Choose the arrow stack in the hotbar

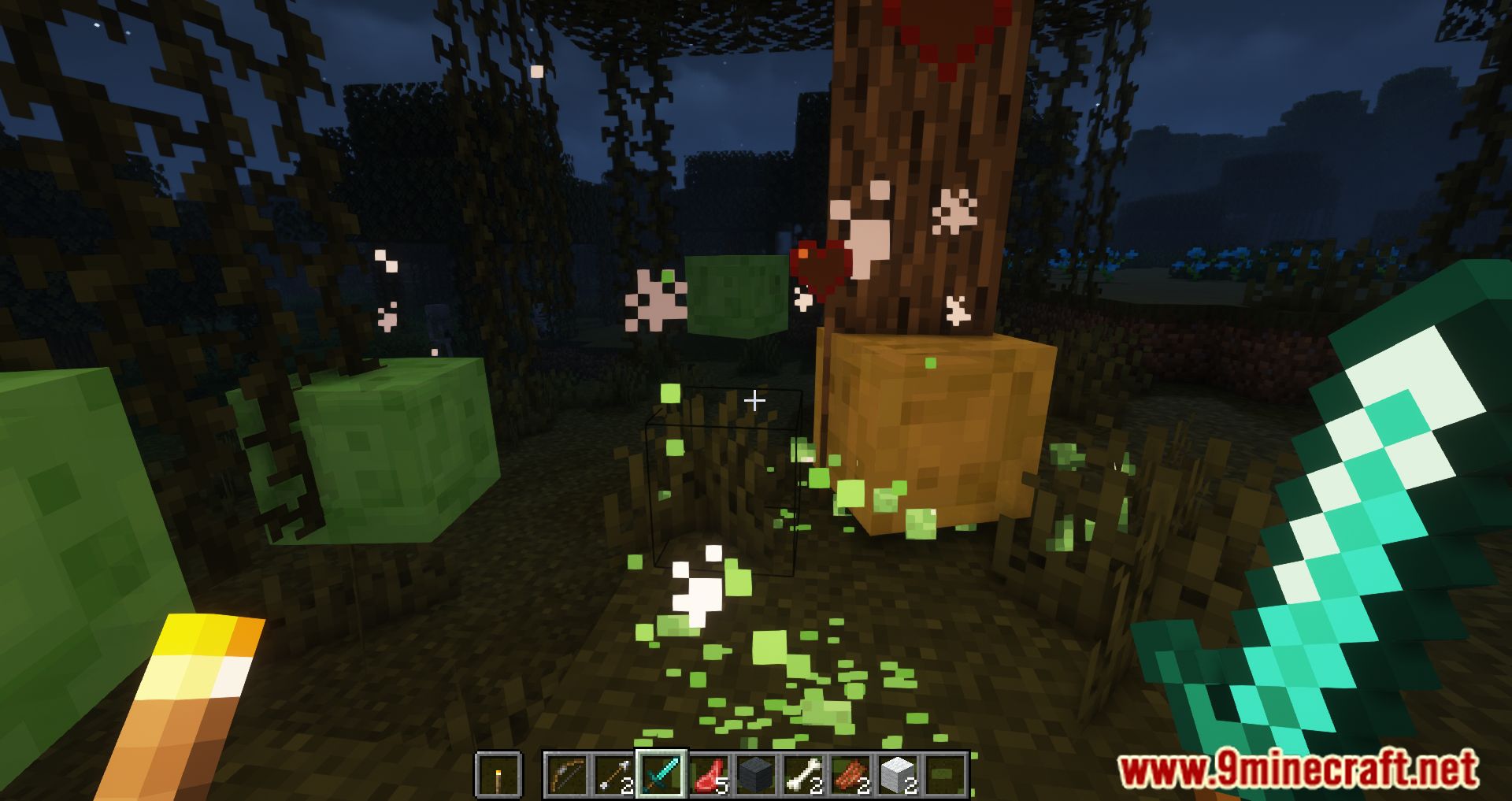(614, 775)
